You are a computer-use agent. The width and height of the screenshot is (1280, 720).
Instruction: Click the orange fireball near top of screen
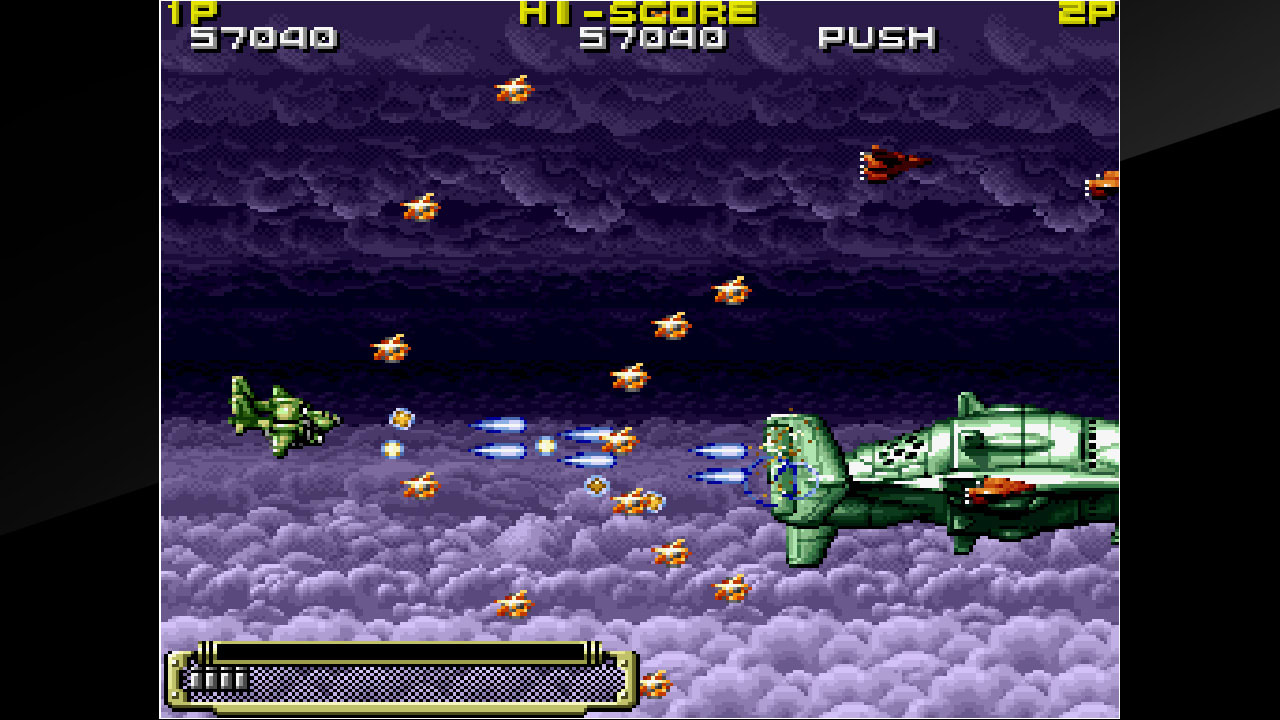[514, 88]
